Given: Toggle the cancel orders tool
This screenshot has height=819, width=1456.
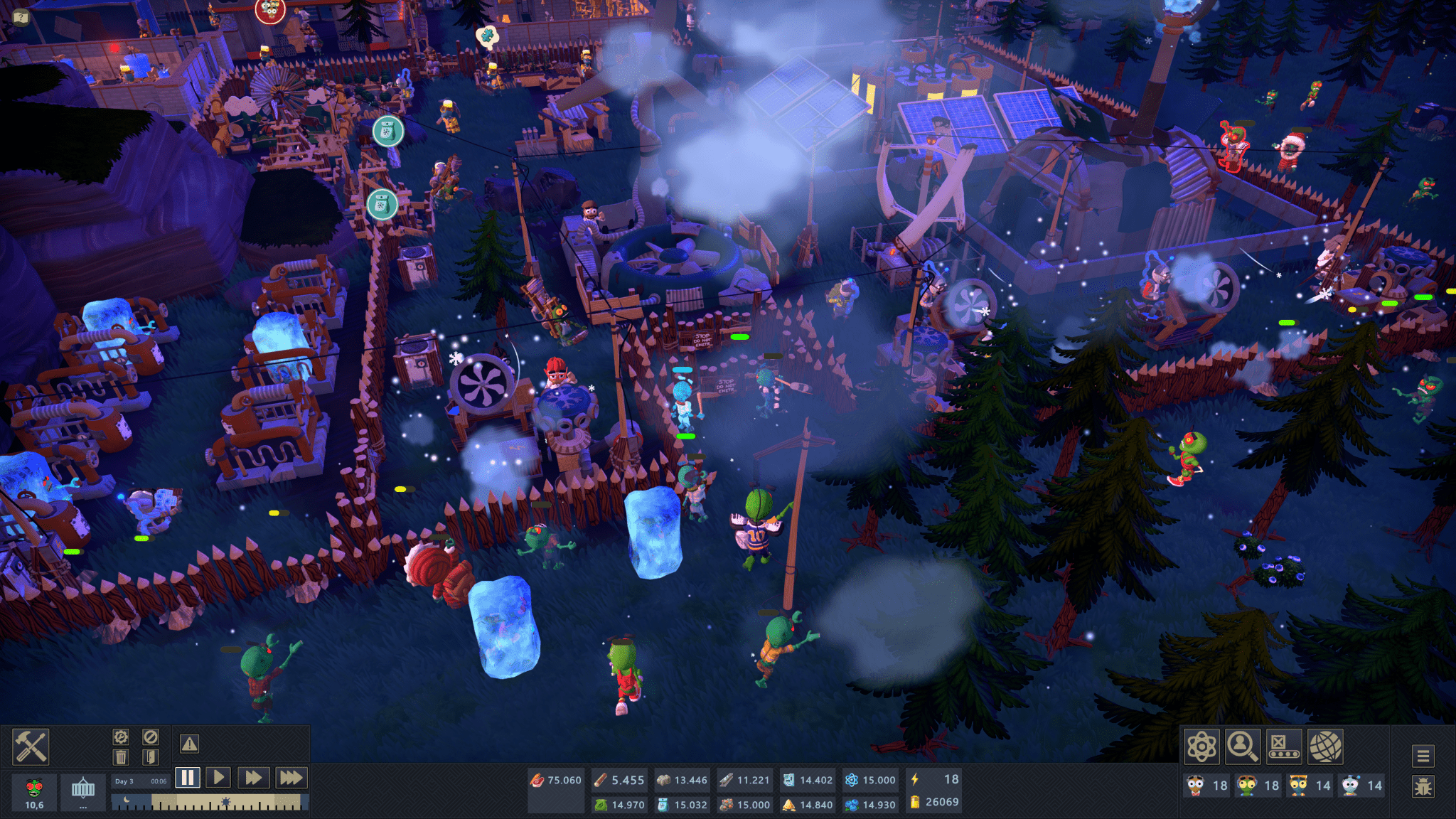Looking at the screenshot, I should point(150,738).
